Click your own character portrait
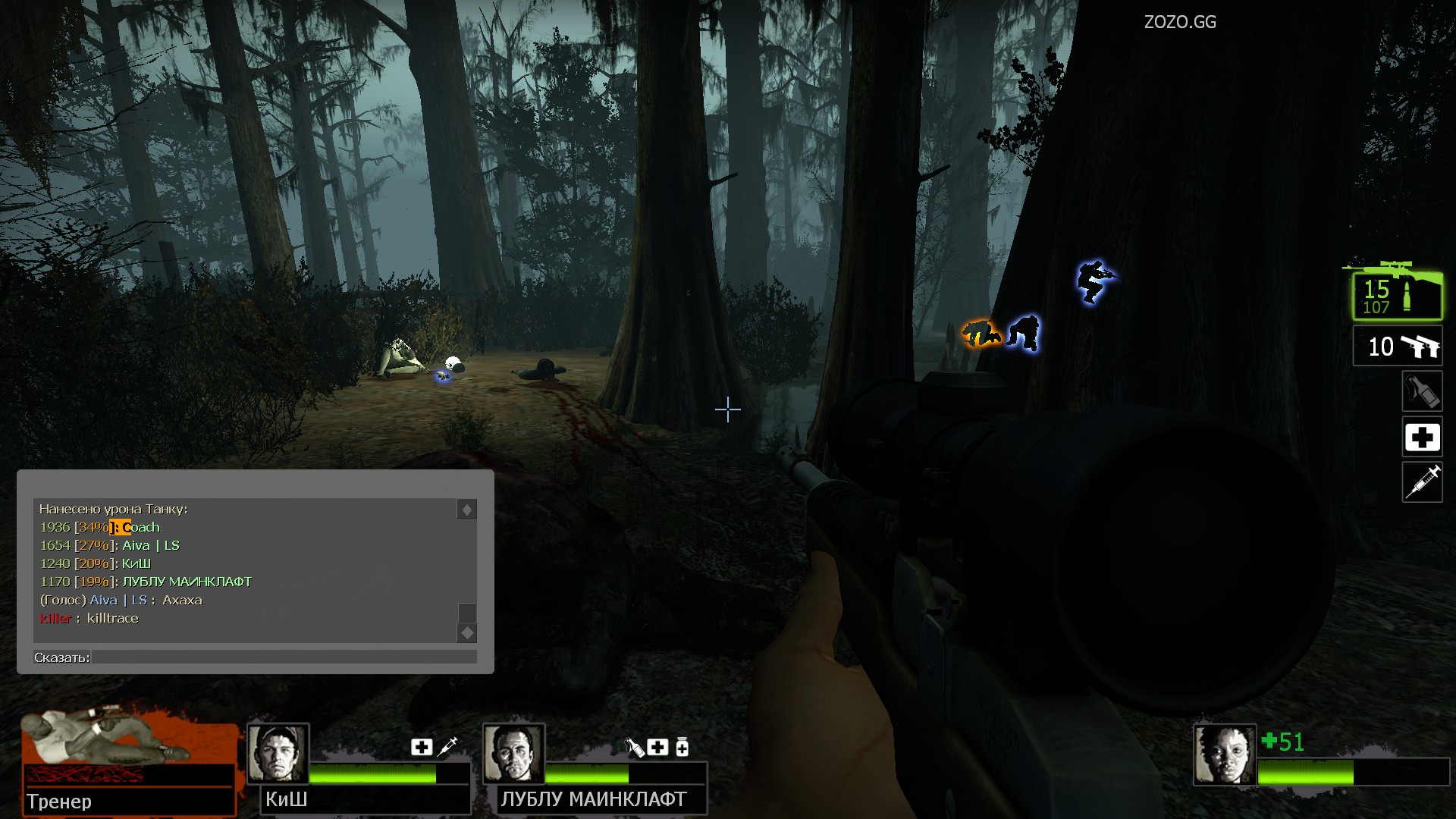1456x819 pixels. pos(1224,755)
